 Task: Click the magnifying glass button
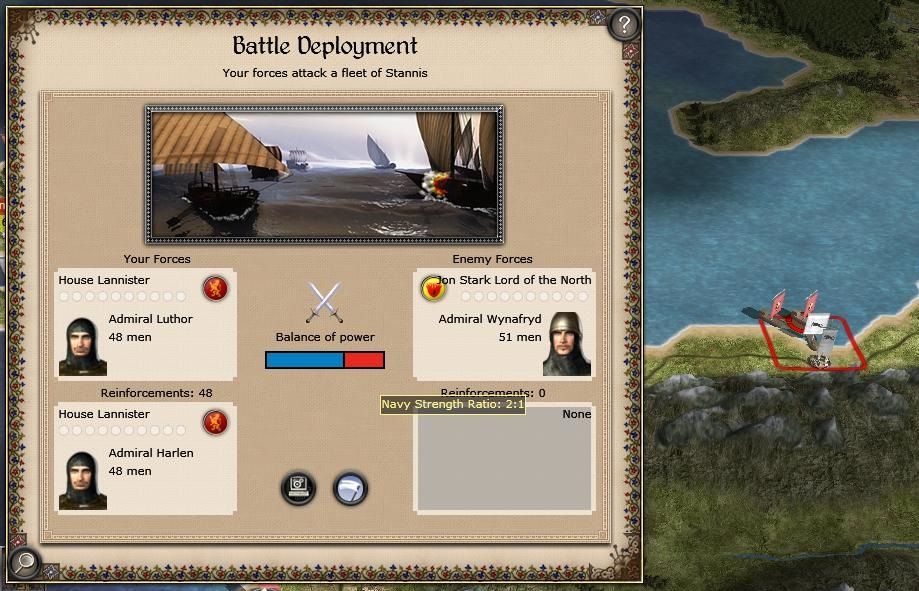[x=24, y=563]
